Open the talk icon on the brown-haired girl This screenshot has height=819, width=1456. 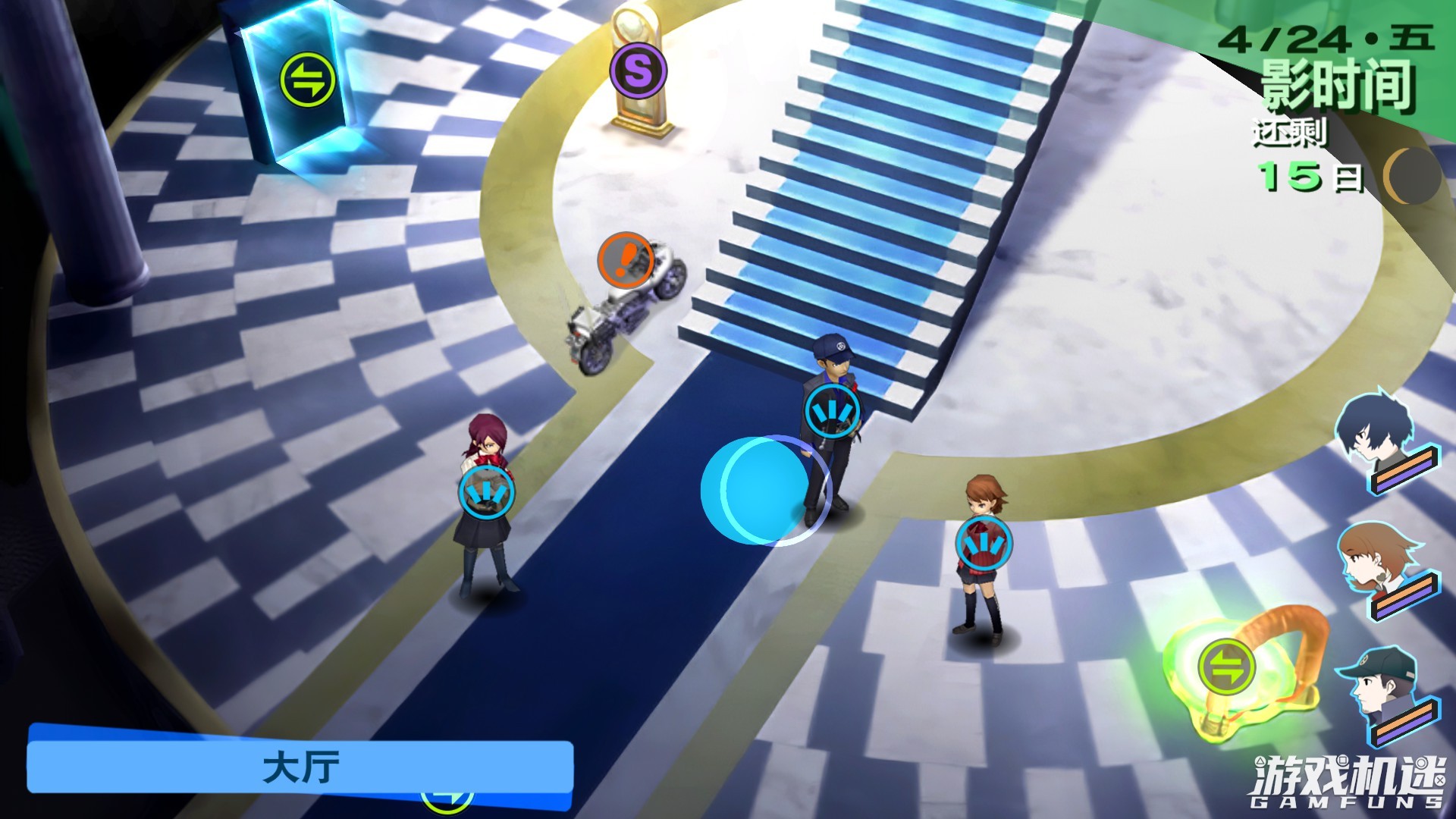pos(984,544)
